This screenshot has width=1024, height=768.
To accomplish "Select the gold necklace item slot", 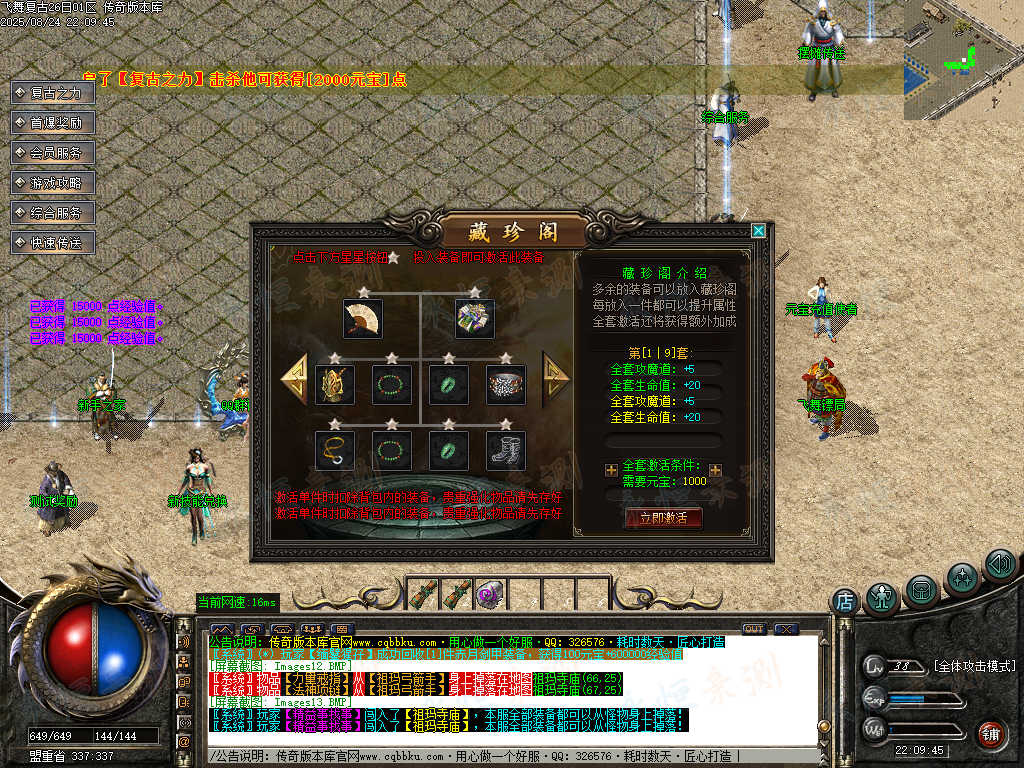I will tap(334, 450).
